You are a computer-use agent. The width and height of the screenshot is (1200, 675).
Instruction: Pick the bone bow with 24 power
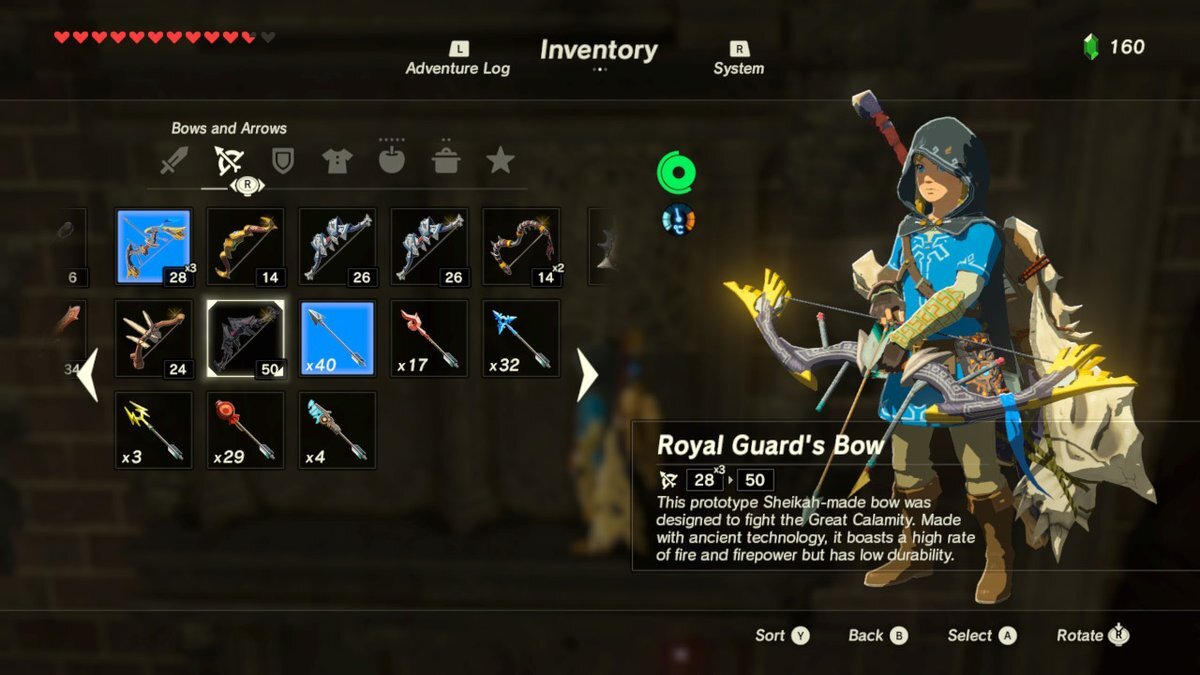(x=153, y=338)
